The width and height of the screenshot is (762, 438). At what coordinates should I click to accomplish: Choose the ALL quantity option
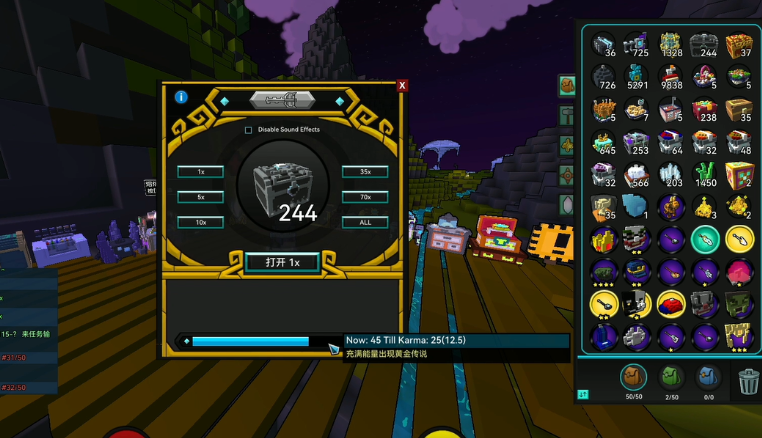[x=364, y=222]
